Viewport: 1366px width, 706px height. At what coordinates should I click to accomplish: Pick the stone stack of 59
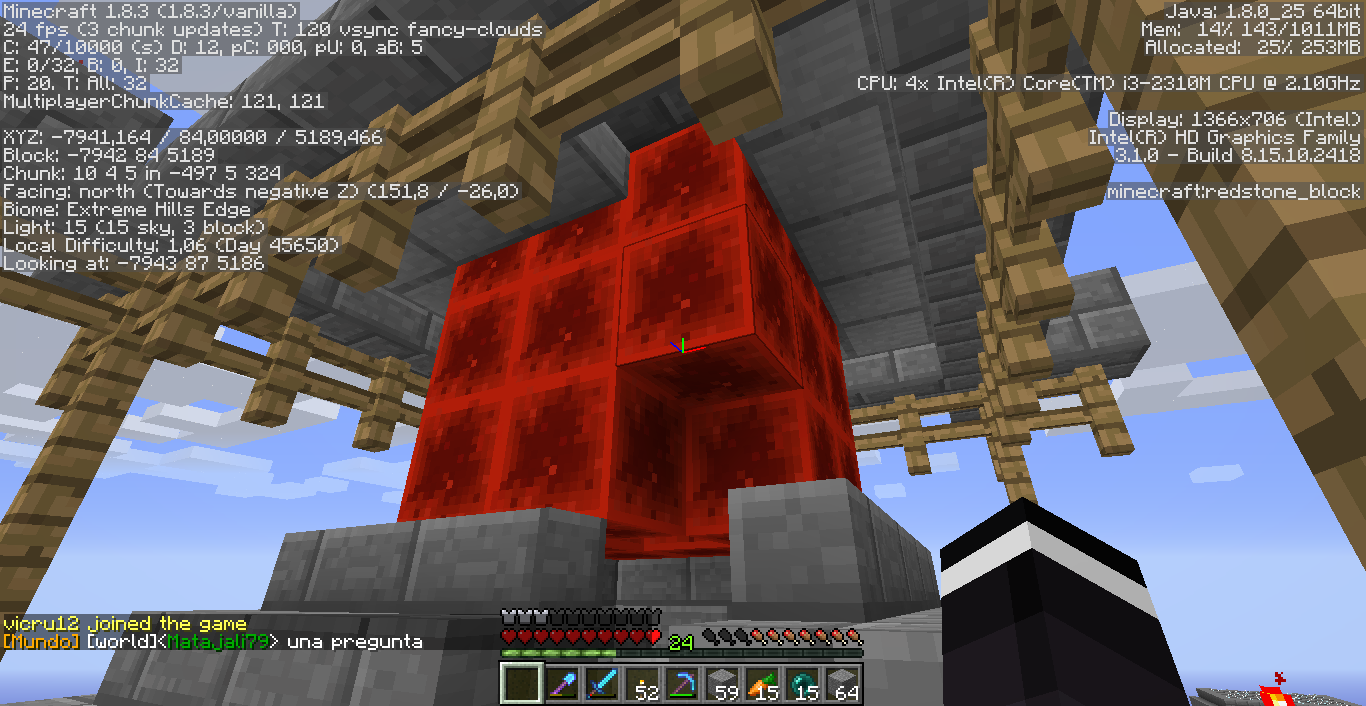[x=721, y=684]
